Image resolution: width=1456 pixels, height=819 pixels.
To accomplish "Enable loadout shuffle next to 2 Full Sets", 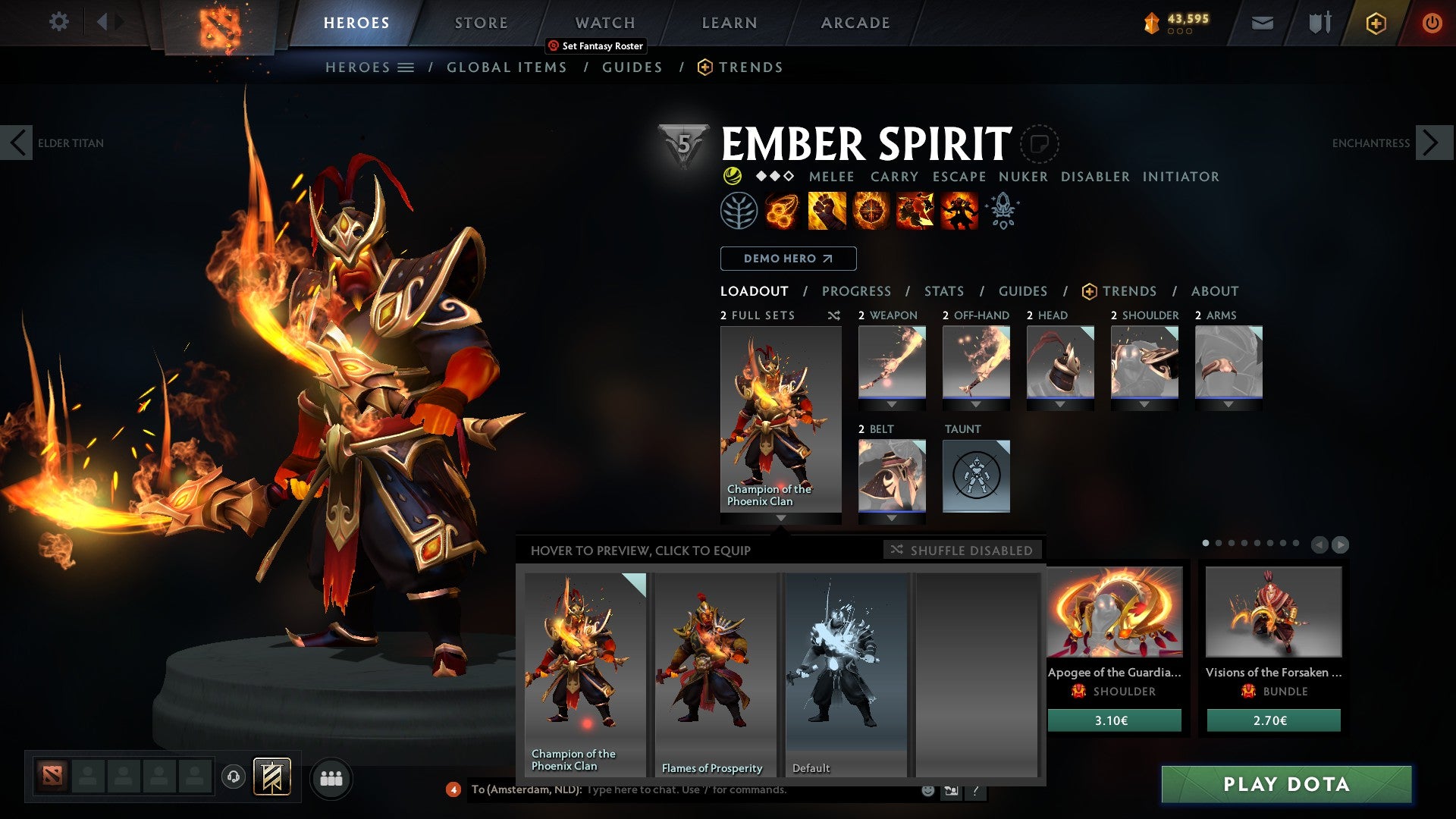I will (834, 315).
